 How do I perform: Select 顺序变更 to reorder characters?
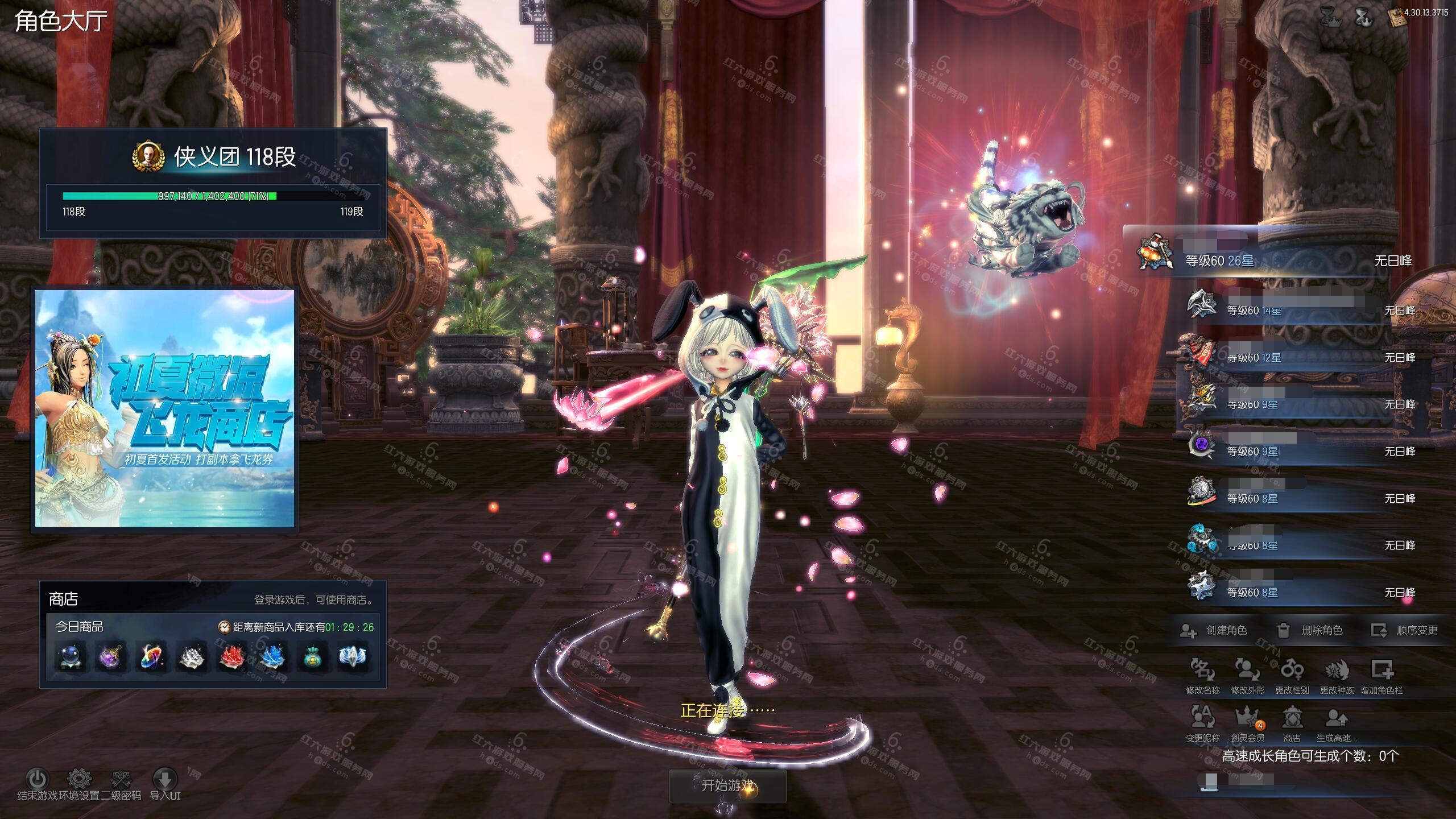1405,630
